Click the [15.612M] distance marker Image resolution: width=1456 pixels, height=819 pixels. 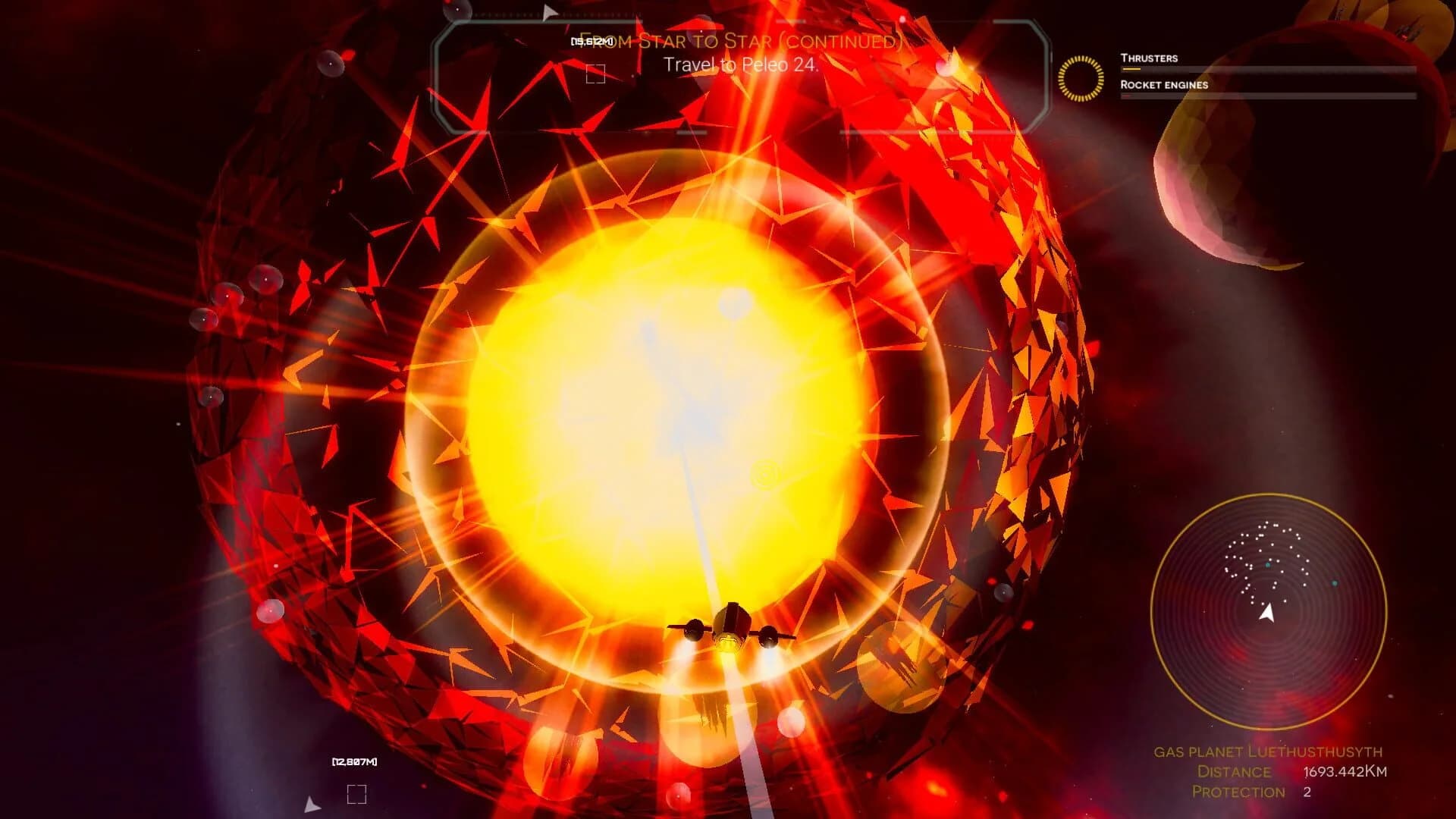pos(591,40)
